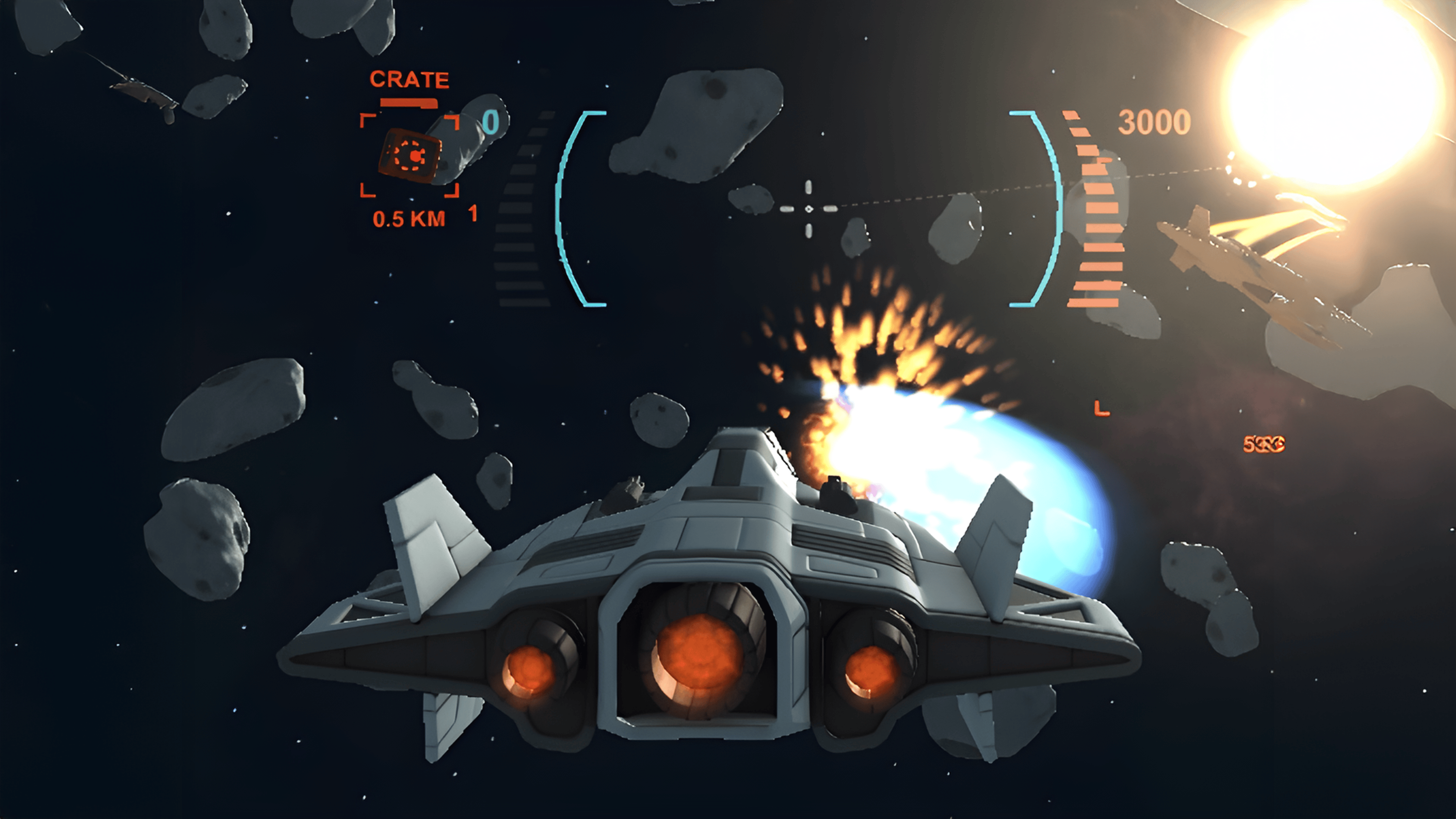Click the orange health bar above the crate
The height and width of the screenshot is (819, 1456).
408,104
